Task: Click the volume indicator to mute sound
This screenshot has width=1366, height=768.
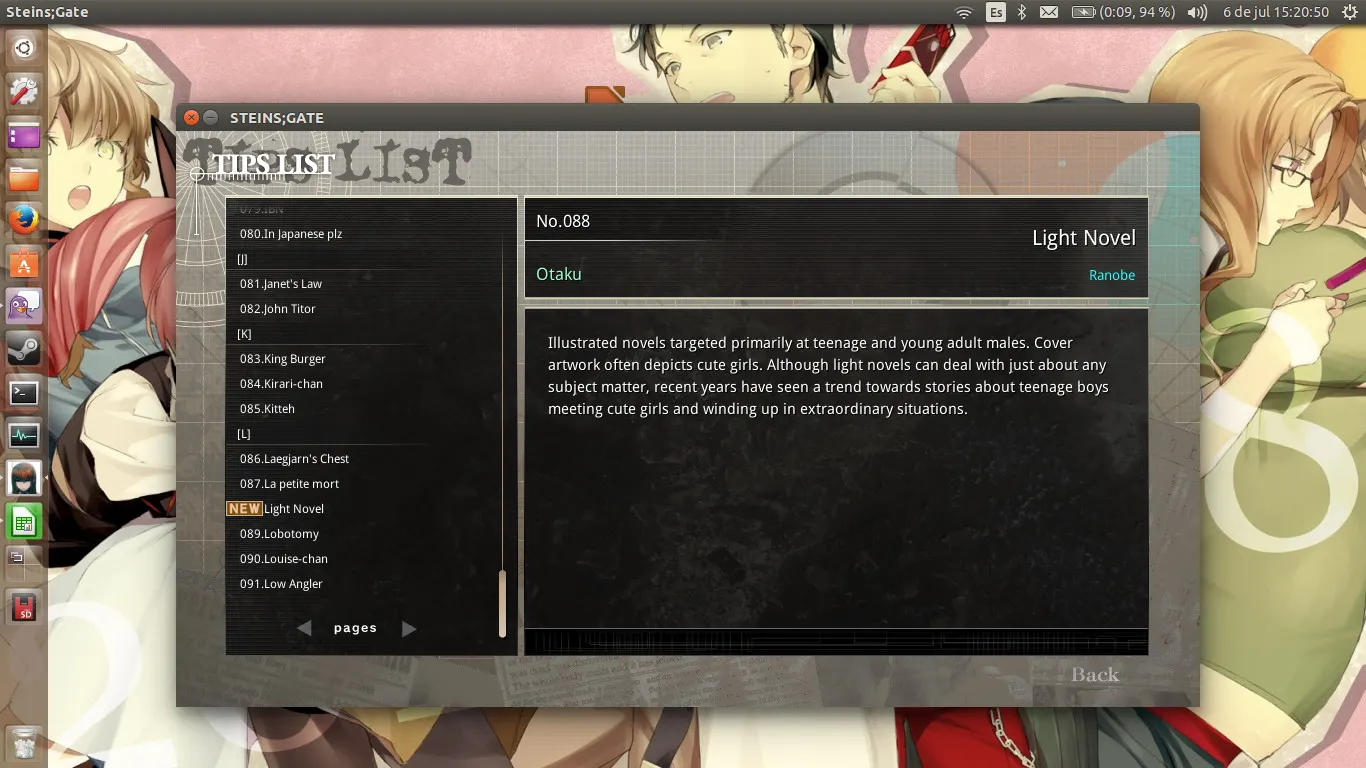Action: (1196, 11)
